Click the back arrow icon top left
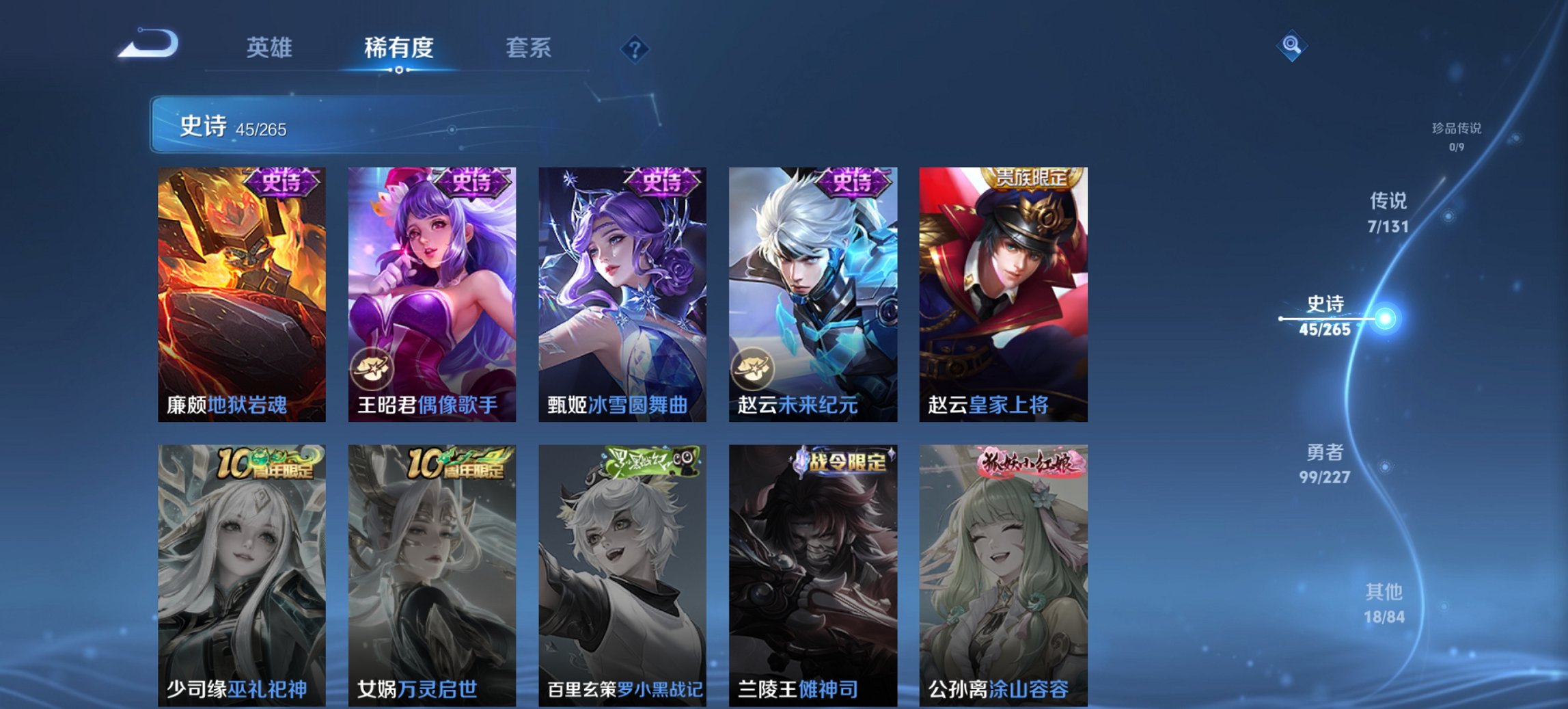 (147, 44)
